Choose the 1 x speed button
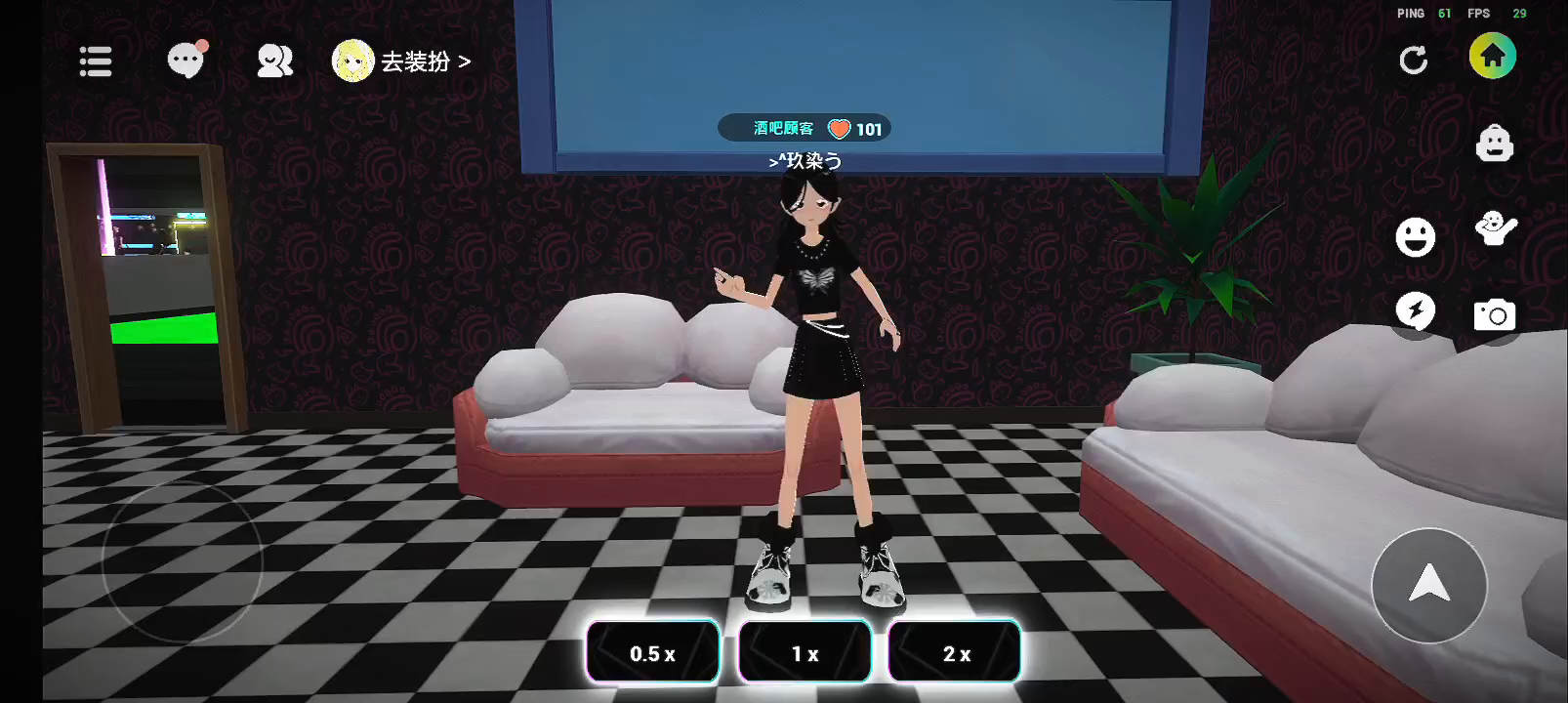 [805, 653]
